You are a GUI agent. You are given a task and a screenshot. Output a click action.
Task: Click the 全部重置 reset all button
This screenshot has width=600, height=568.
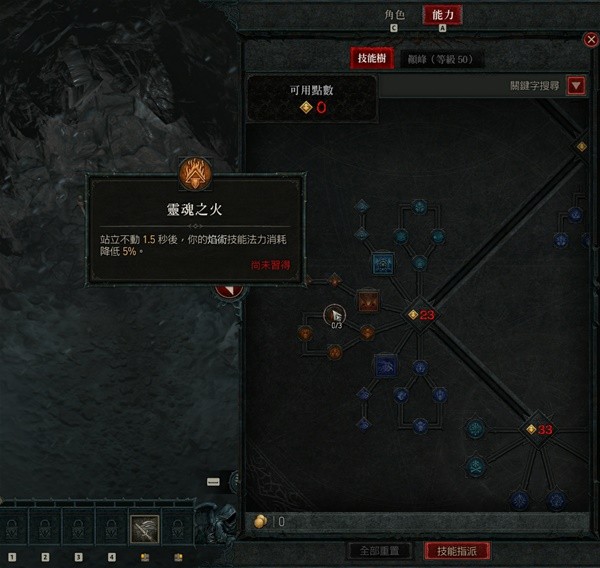tap(379, 551)
